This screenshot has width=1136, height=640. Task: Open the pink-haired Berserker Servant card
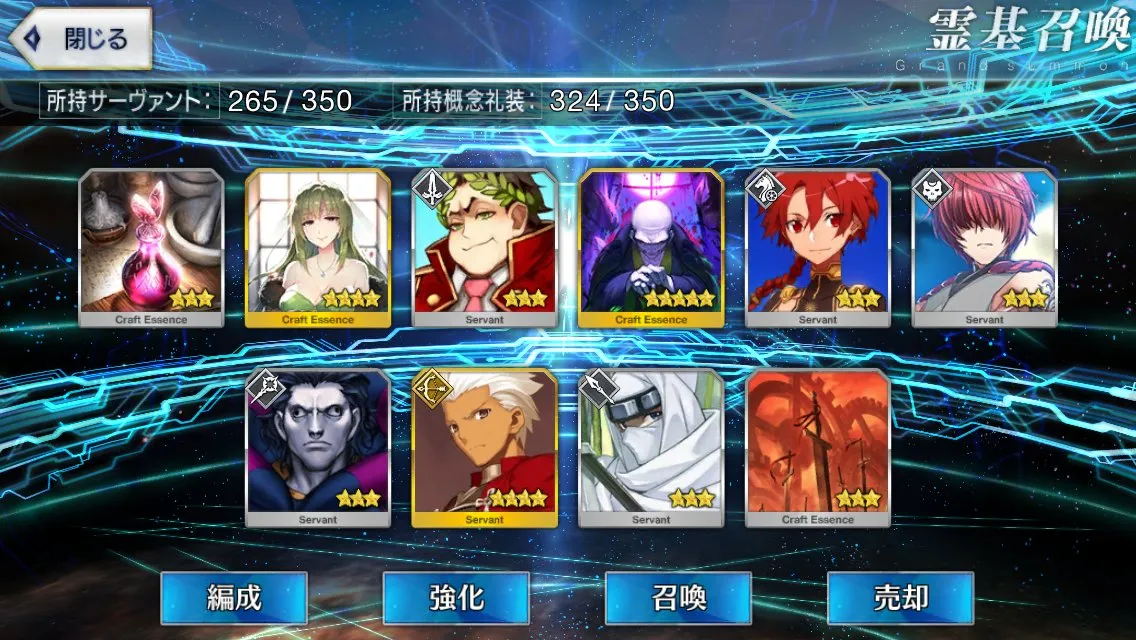point(984,247)
